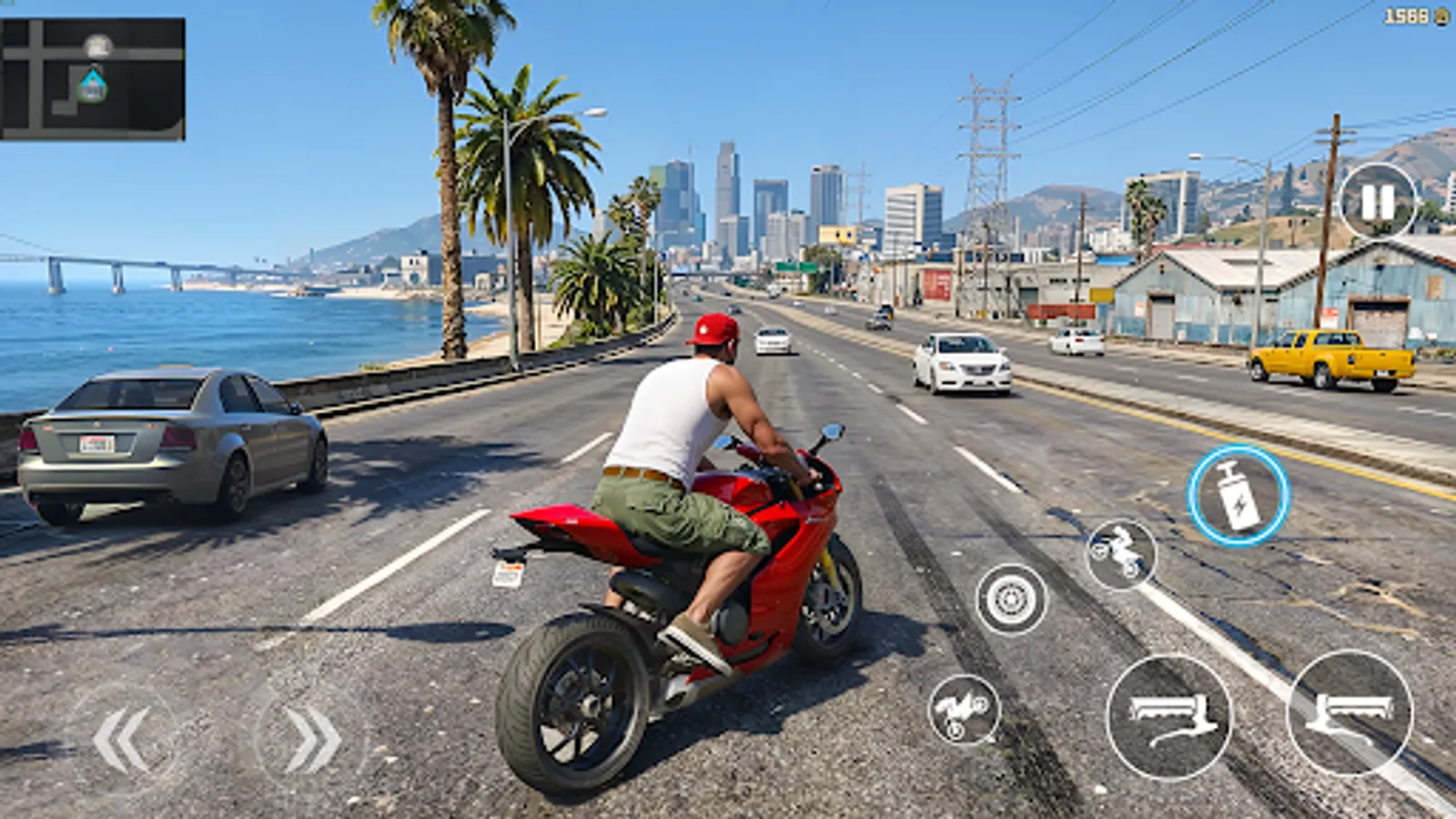Open the pause menu
Image resolution: width=1456 pixels, height=819 pixels.
[1378, 200]
